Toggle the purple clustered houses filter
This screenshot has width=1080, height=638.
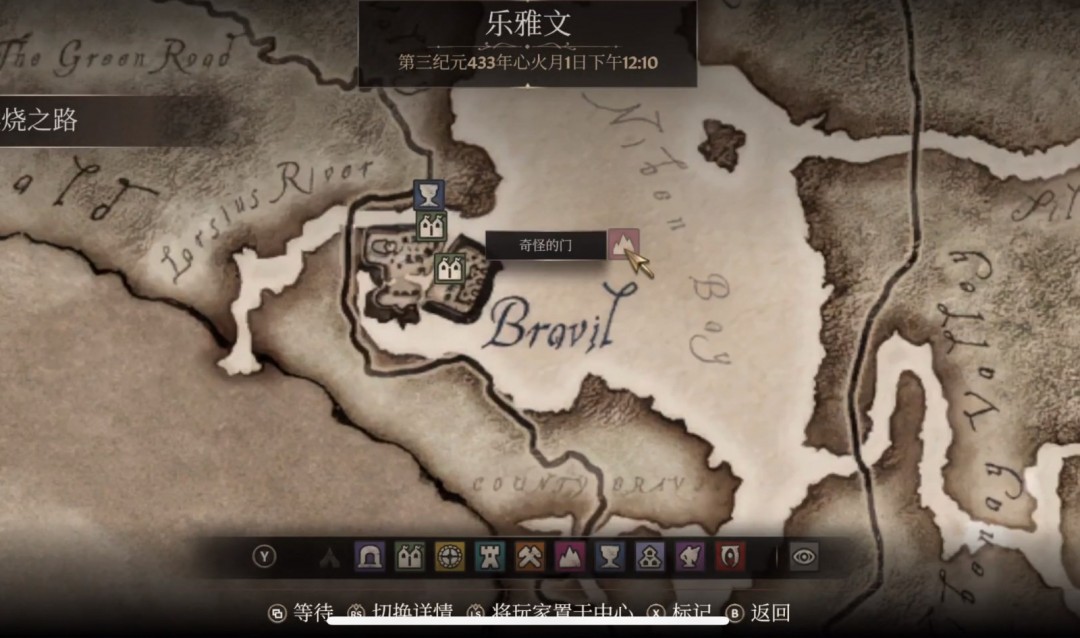point(650,557)
